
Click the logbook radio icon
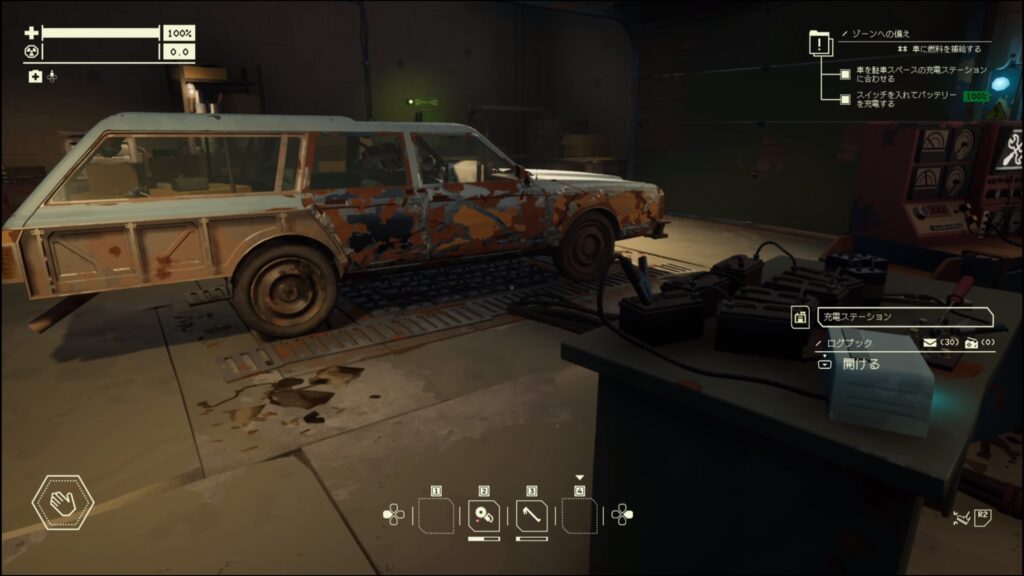(x=971, y=343)
